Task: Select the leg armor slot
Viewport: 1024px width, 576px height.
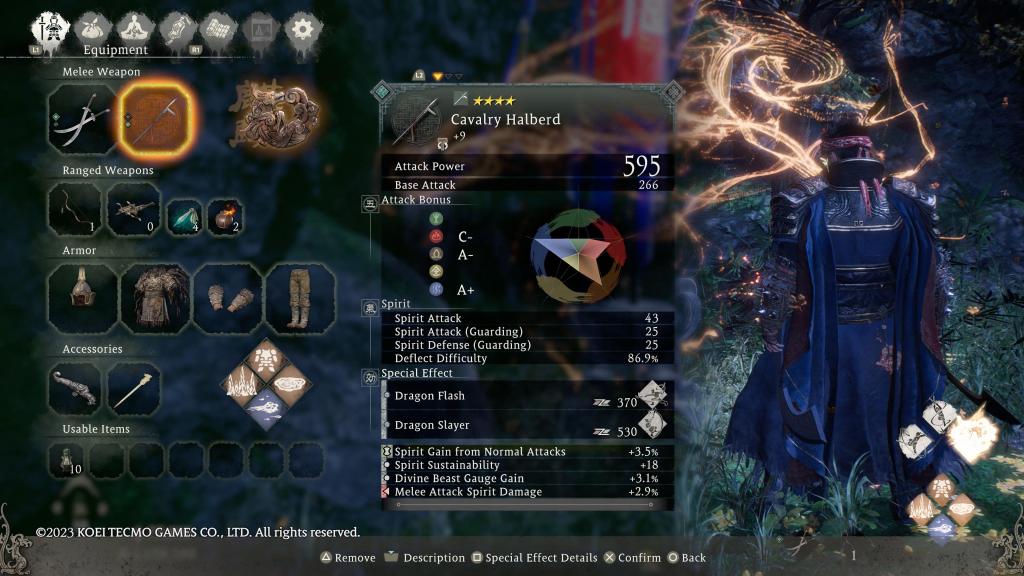Action: [299, 298]
